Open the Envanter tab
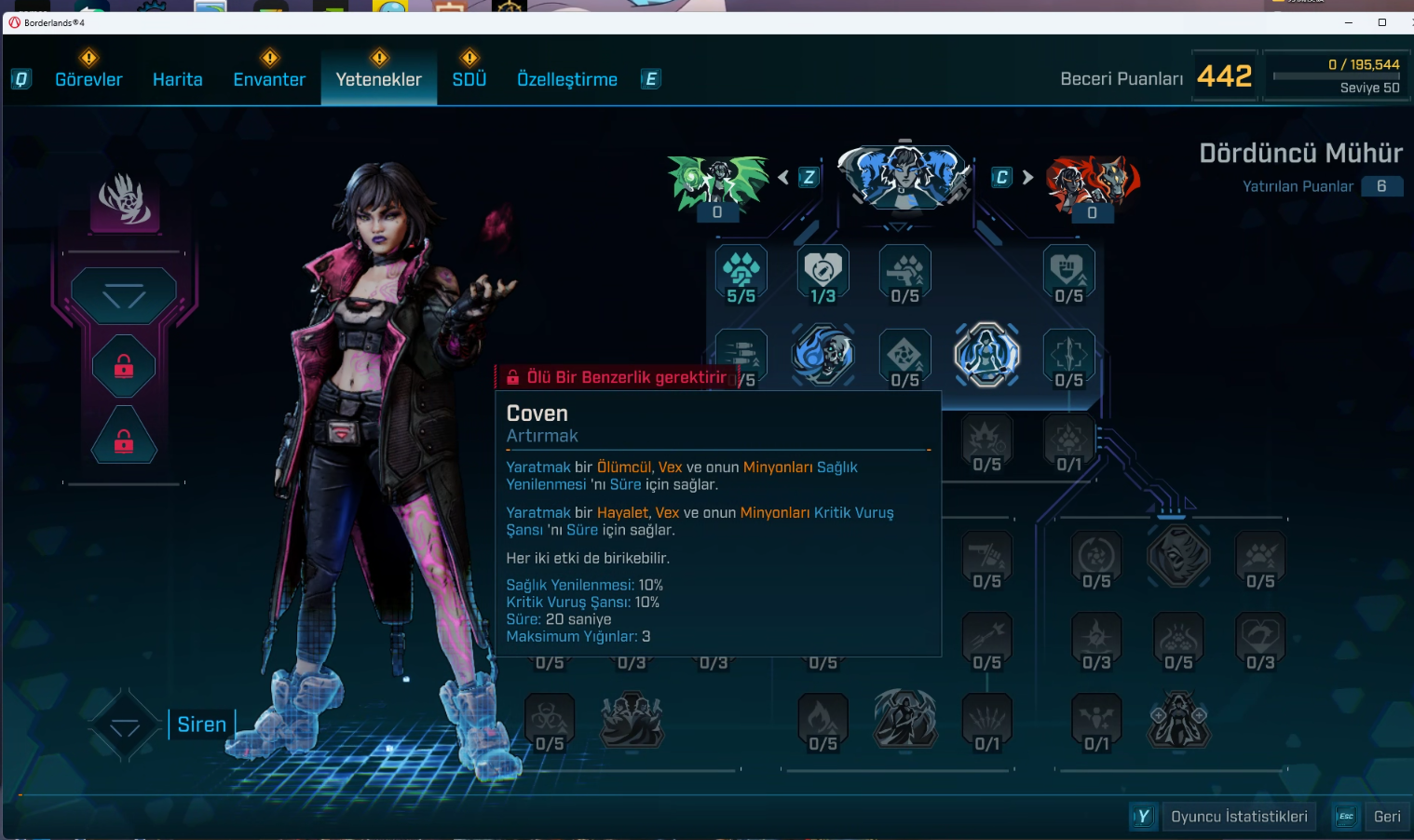This screenshot has height=840, width=1414. (269, 79)
